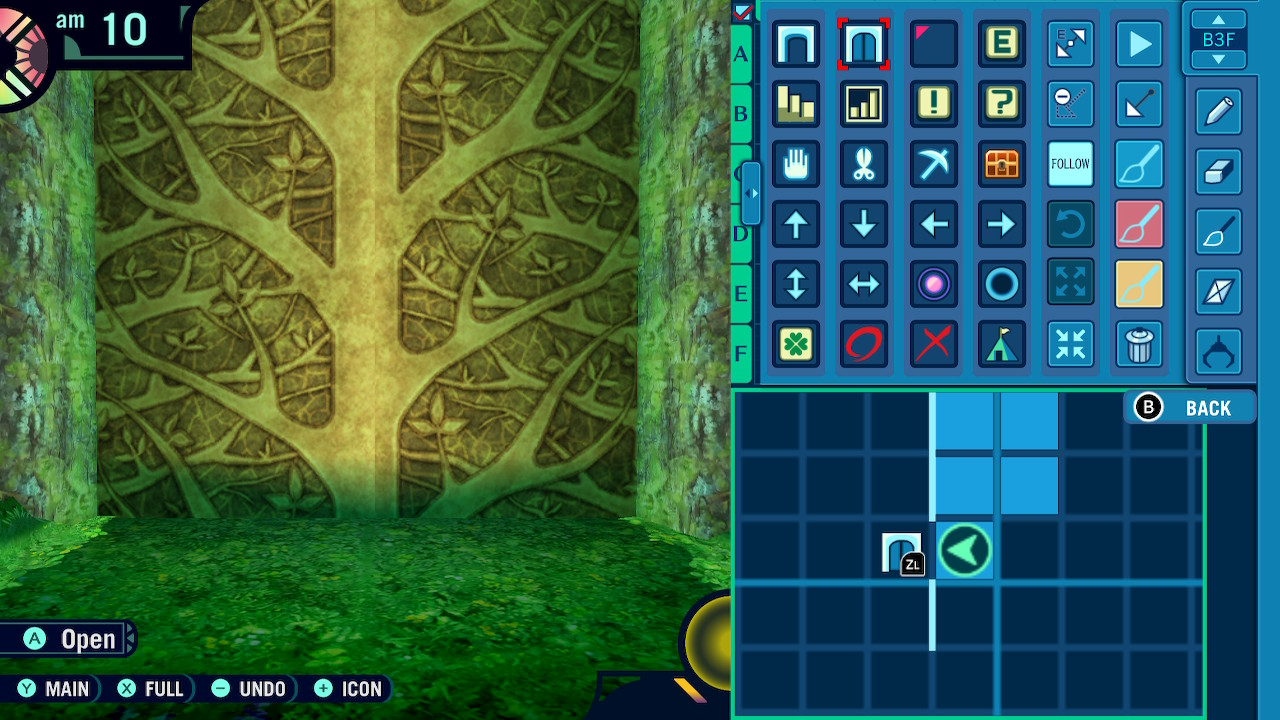Toggle the FOLLOW map option

click(x=1070, y=164)
